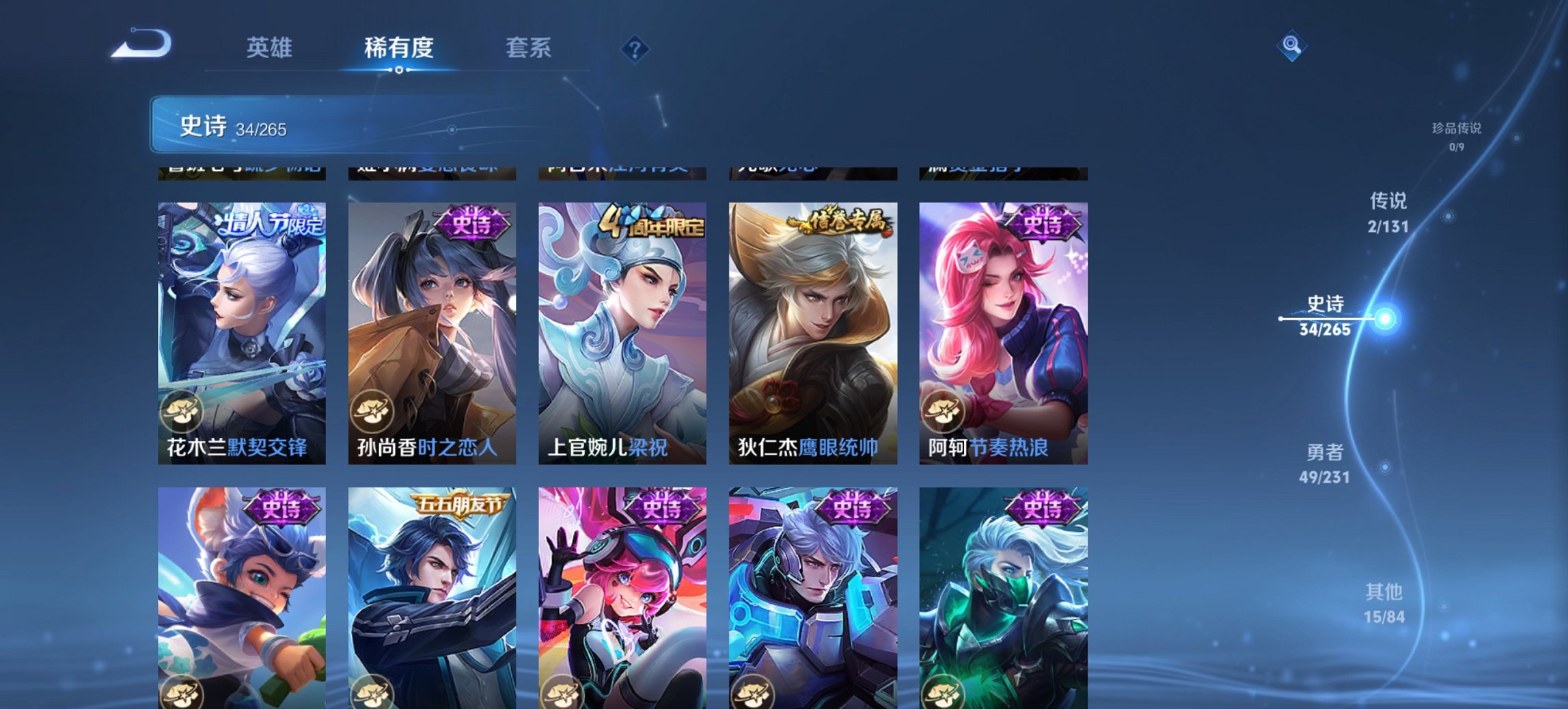Screen dimensions: 1568x709
Task: Switch to the 套系 tab
Action: click(528, 48)
